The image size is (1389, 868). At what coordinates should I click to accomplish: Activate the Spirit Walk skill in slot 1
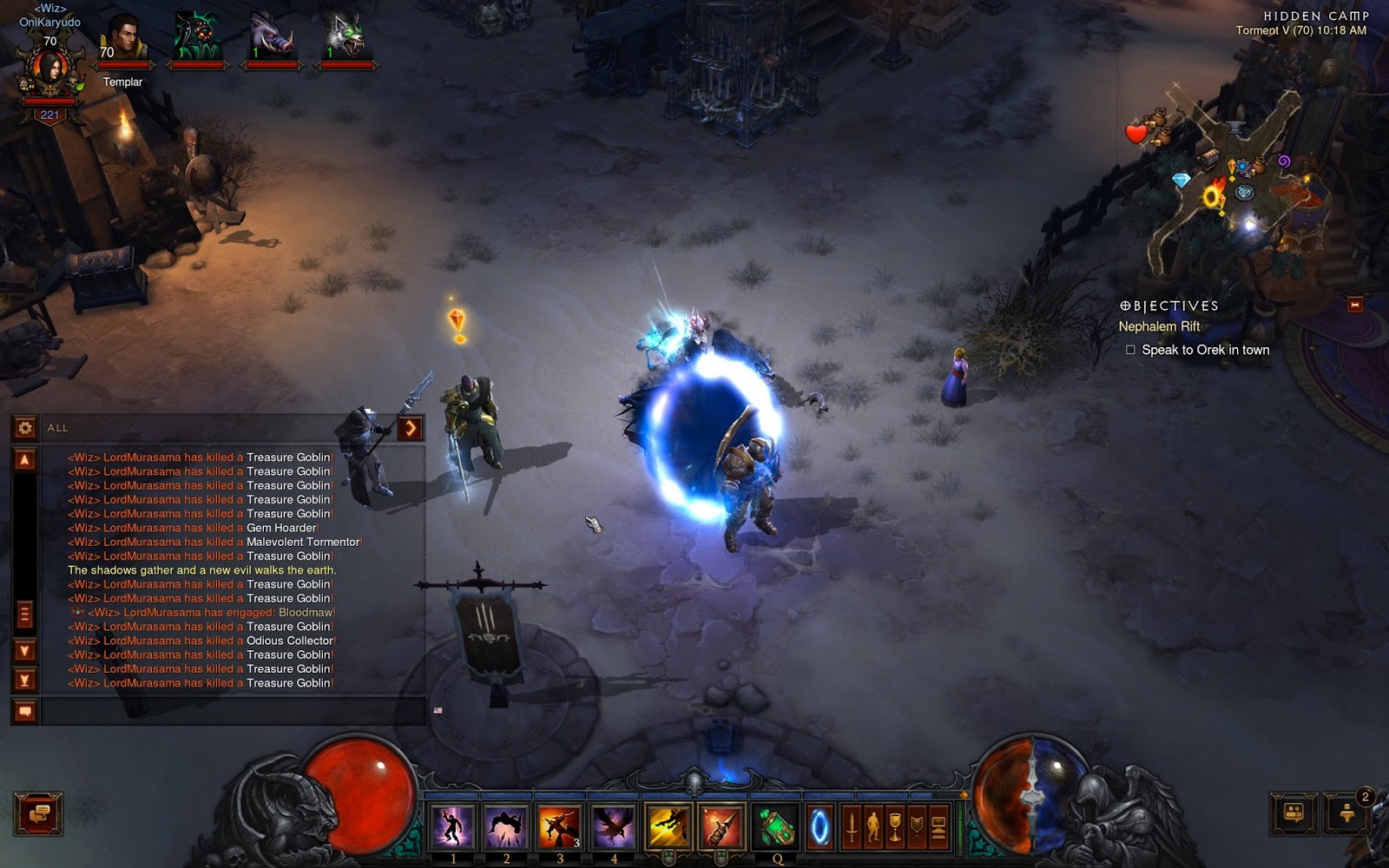pos(452,825)
